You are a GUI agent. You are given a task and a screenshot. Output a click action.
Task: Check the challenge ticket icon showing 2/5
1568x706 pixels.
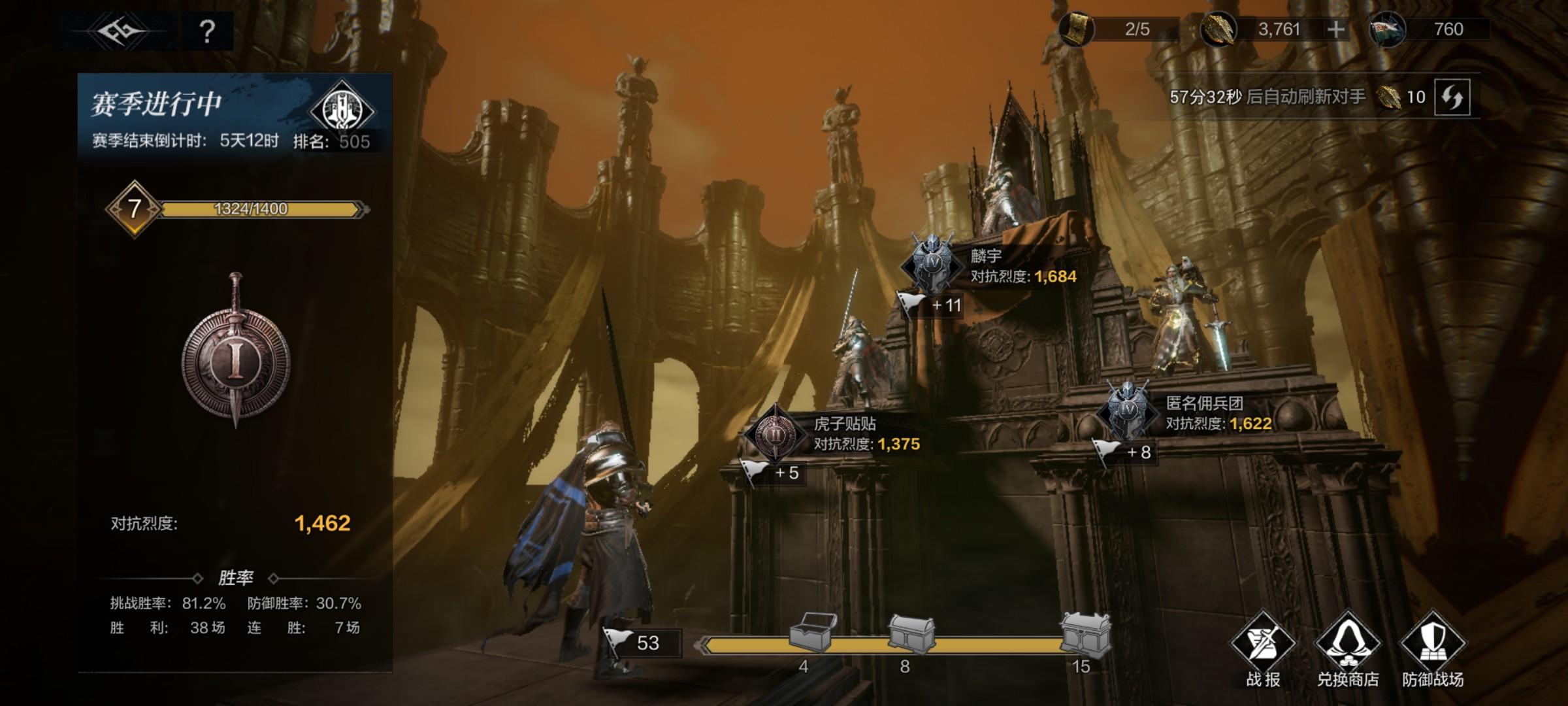[x=1076, y=29]
